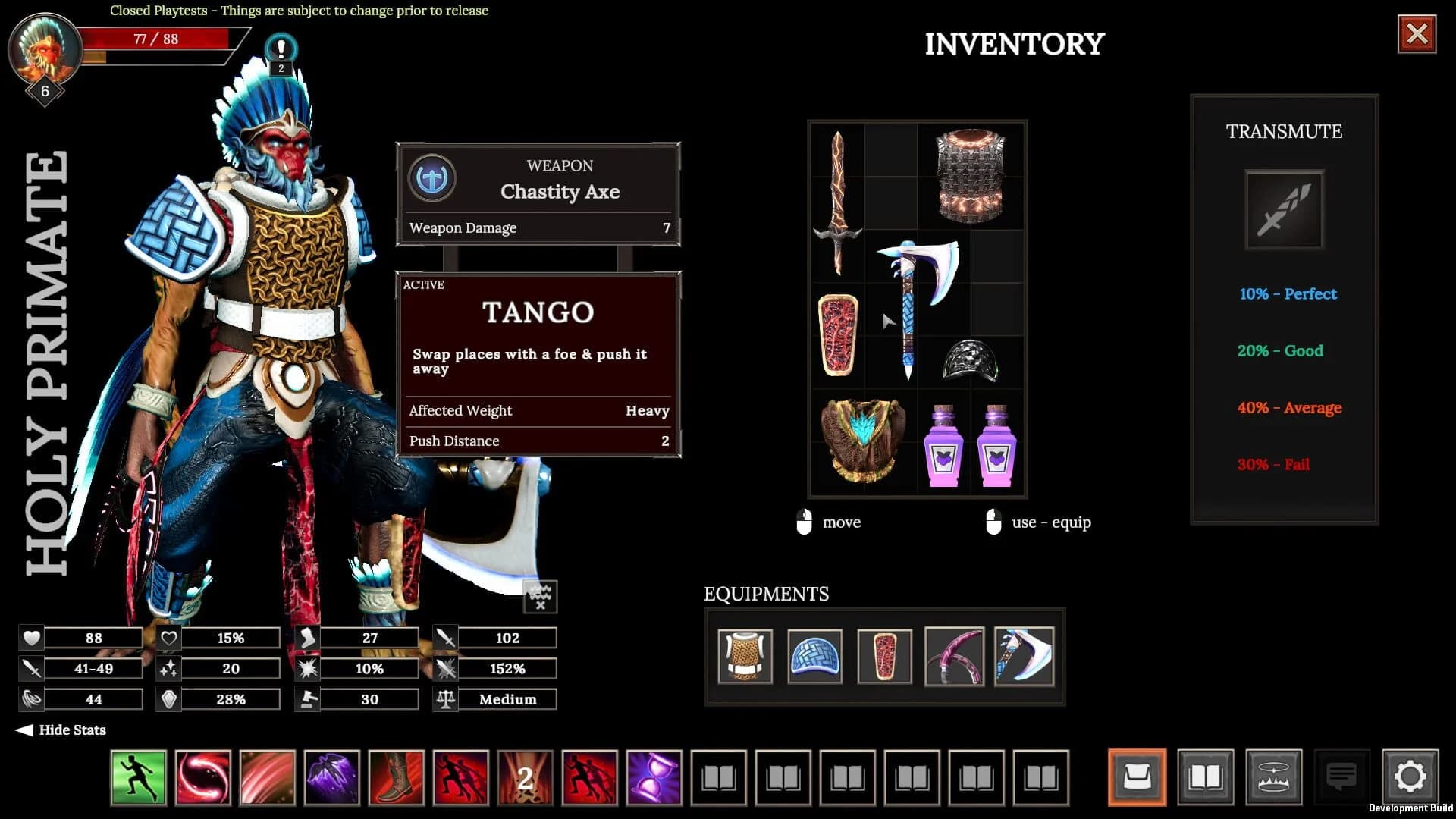
Task: Click the boot ability icon
Action: coord(397,778)
